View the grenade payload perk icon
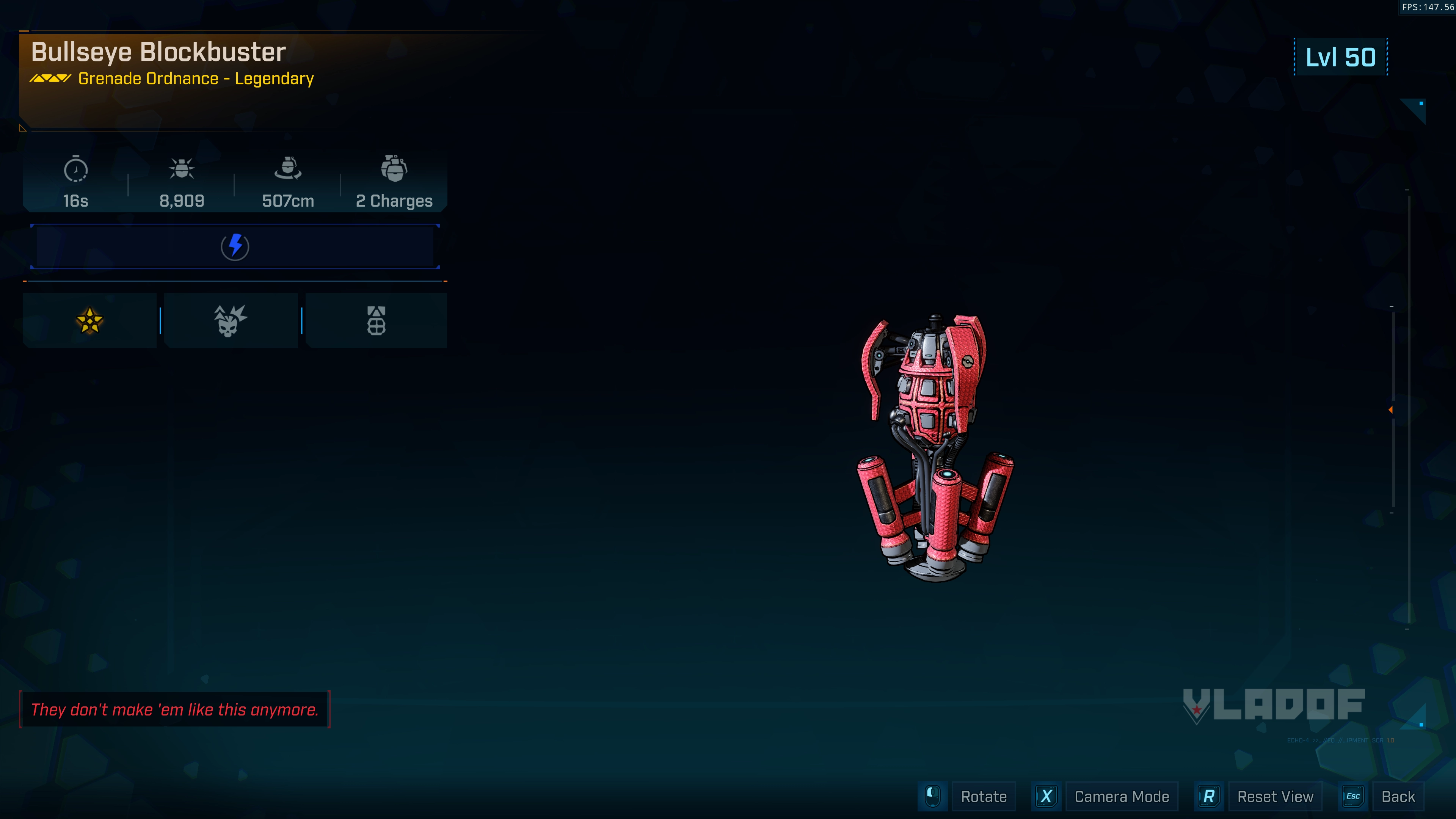Screen dimensions: 1456x819 376,320
